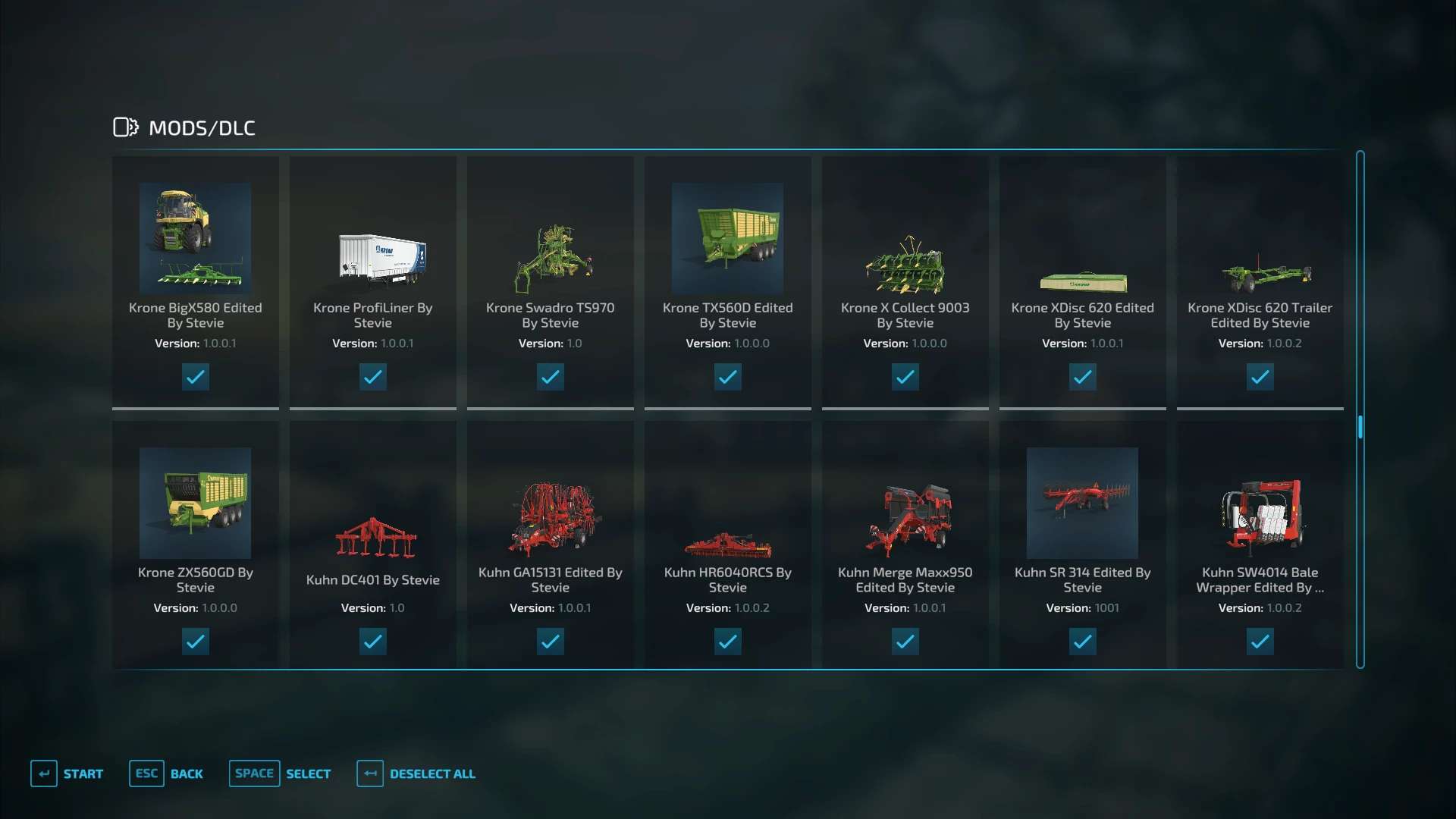Screen dimensions: 1456x819
Task: Toggle the Krone TX560D mod checkbox
Action: point(728,377)
